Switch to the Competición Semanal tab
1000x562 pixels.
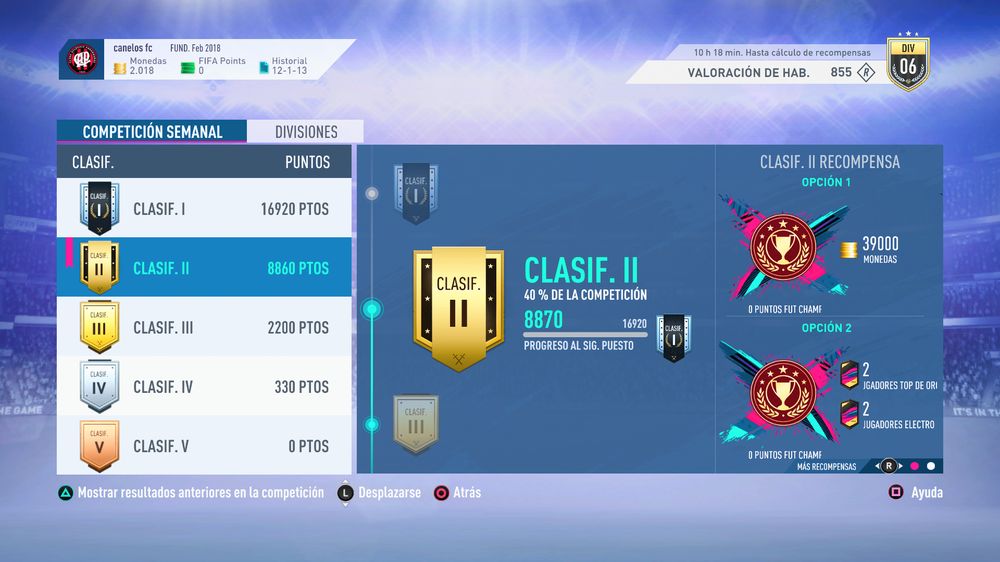tap(152, 132)
